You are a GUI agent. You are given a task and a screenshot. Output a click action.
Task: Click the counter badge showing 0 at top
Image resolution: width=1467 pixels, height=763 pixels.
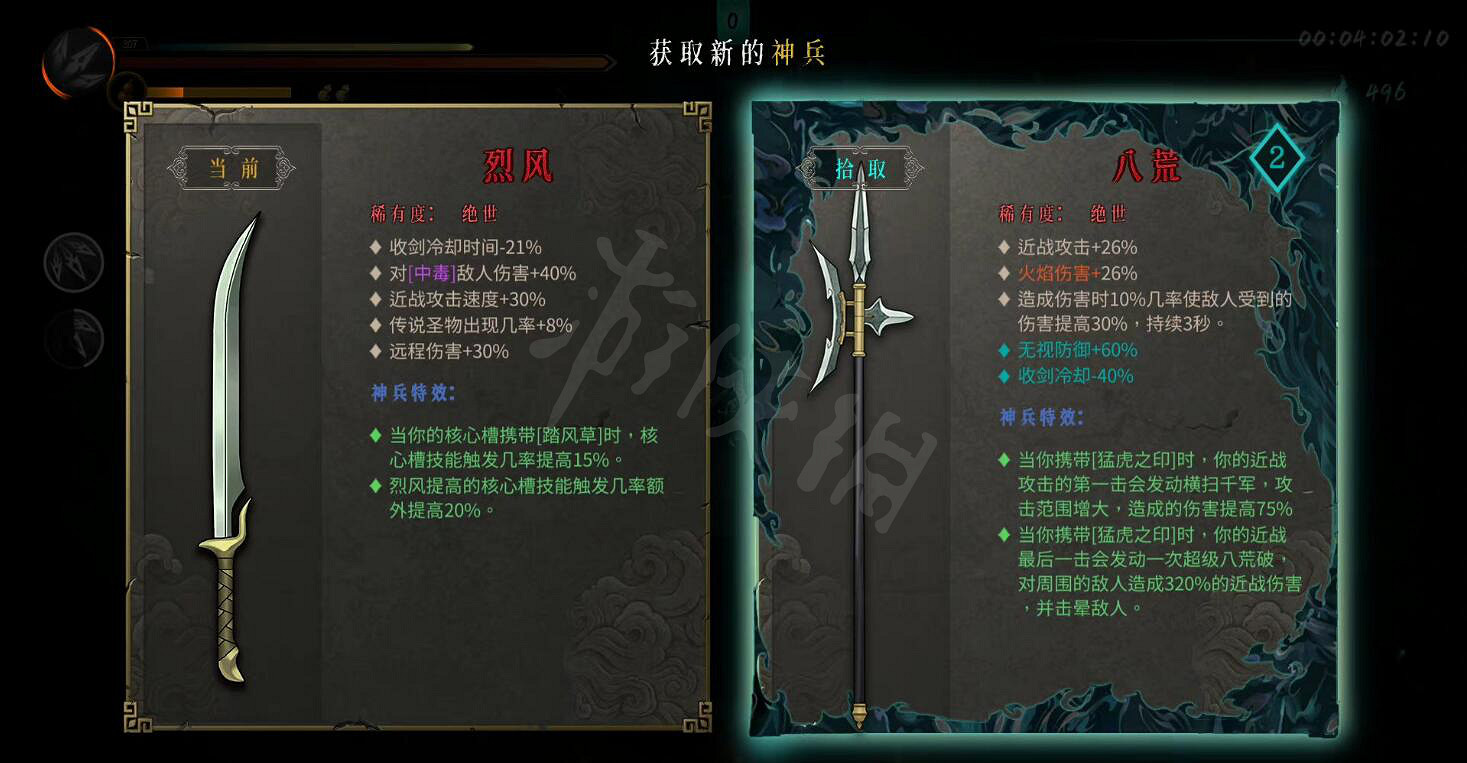pos(735,16)
